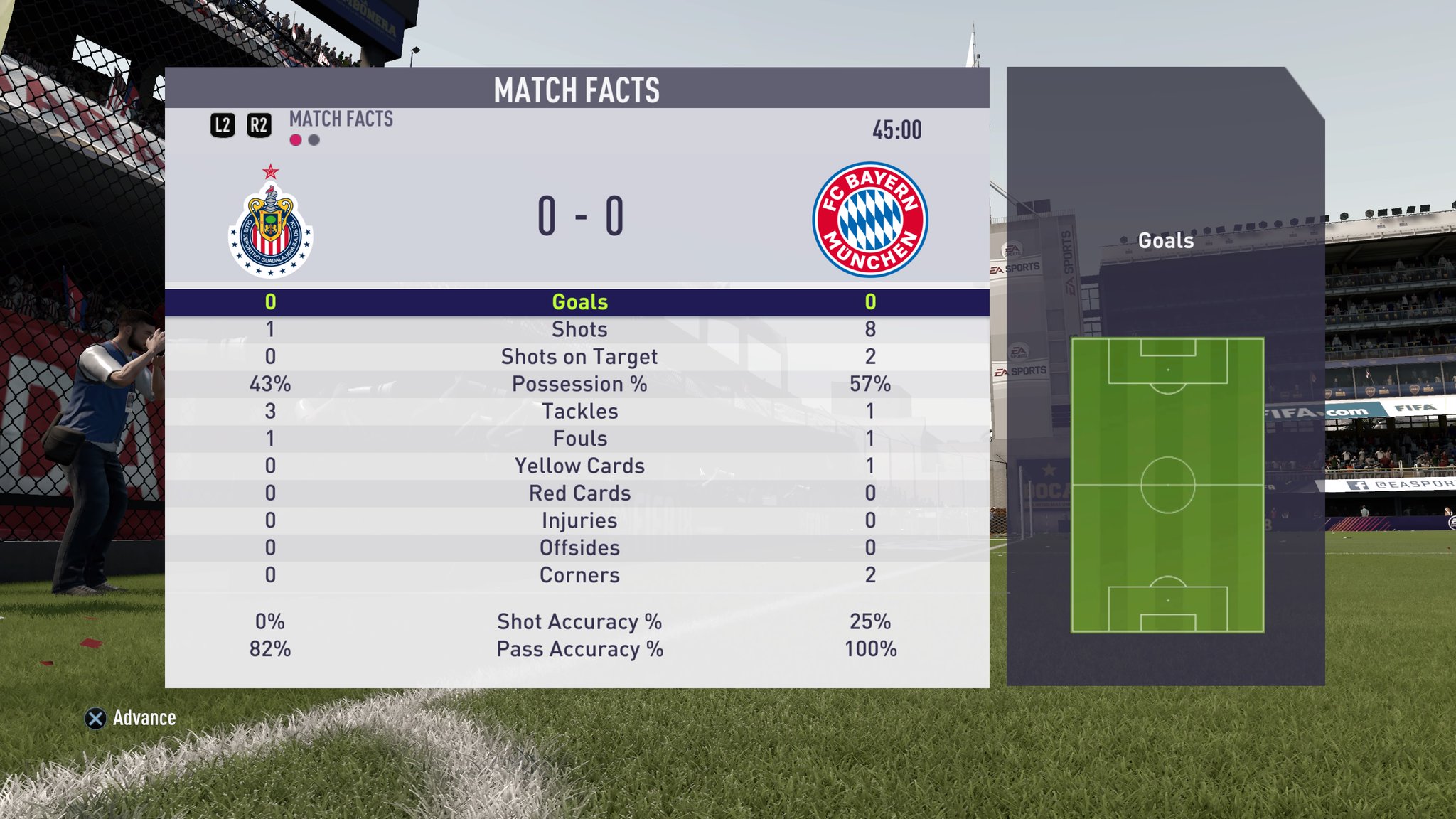
Task: Select the Possession % row
Action: point(579,385)
